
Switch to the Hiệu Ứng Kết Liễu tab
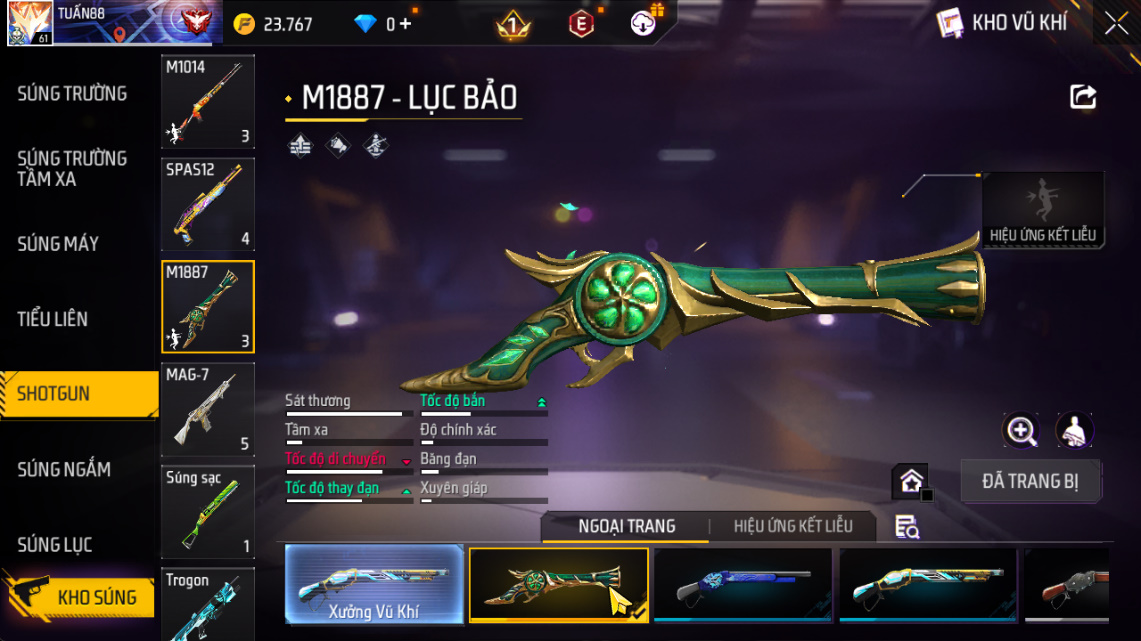pos(793,526)
